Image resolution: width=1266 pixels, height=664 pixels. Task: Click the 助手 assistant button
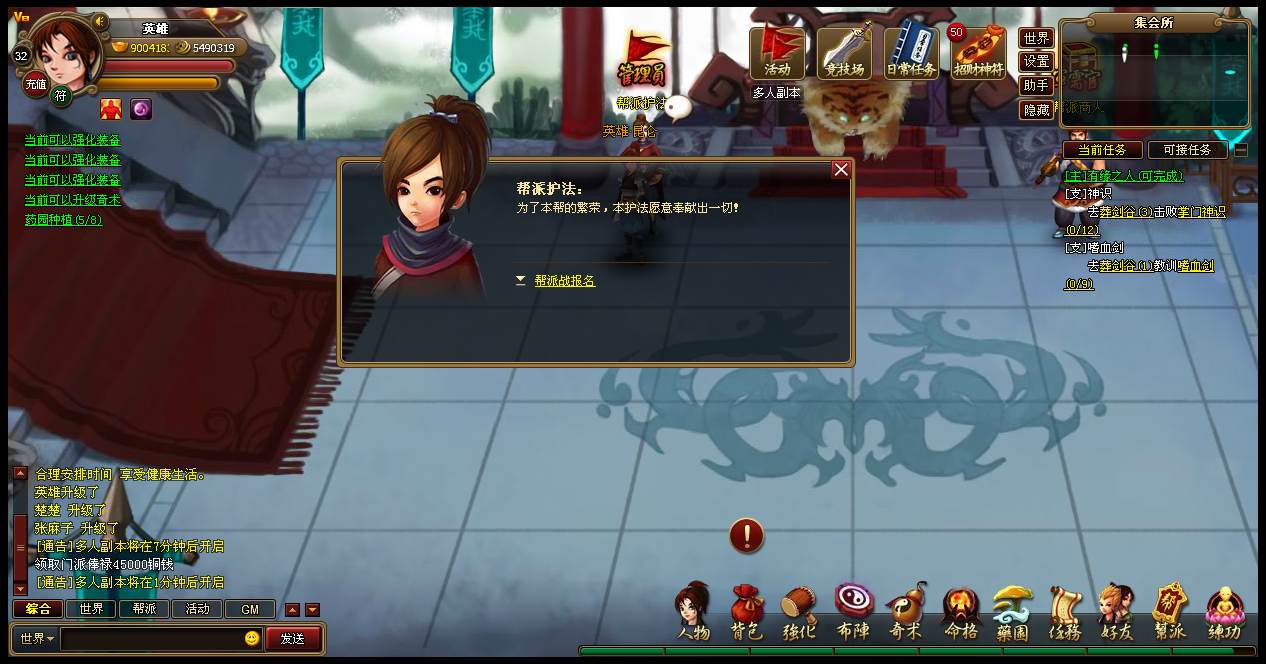click(1036, 86)
